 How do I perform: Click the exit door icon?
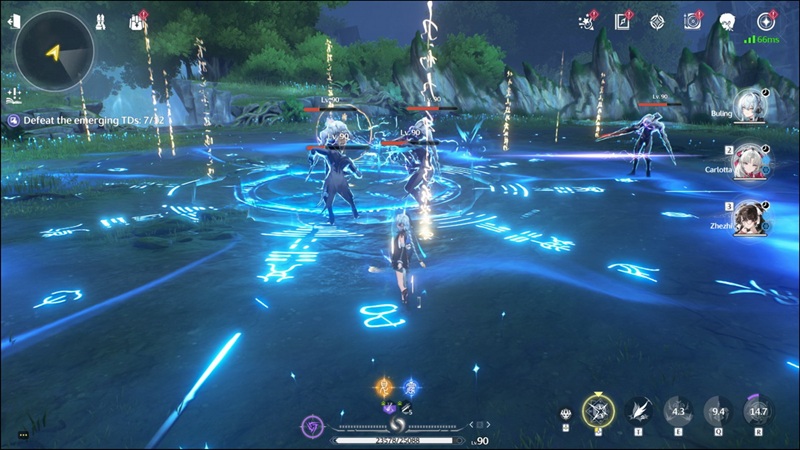pyautogui.click(x=13, y=22)
